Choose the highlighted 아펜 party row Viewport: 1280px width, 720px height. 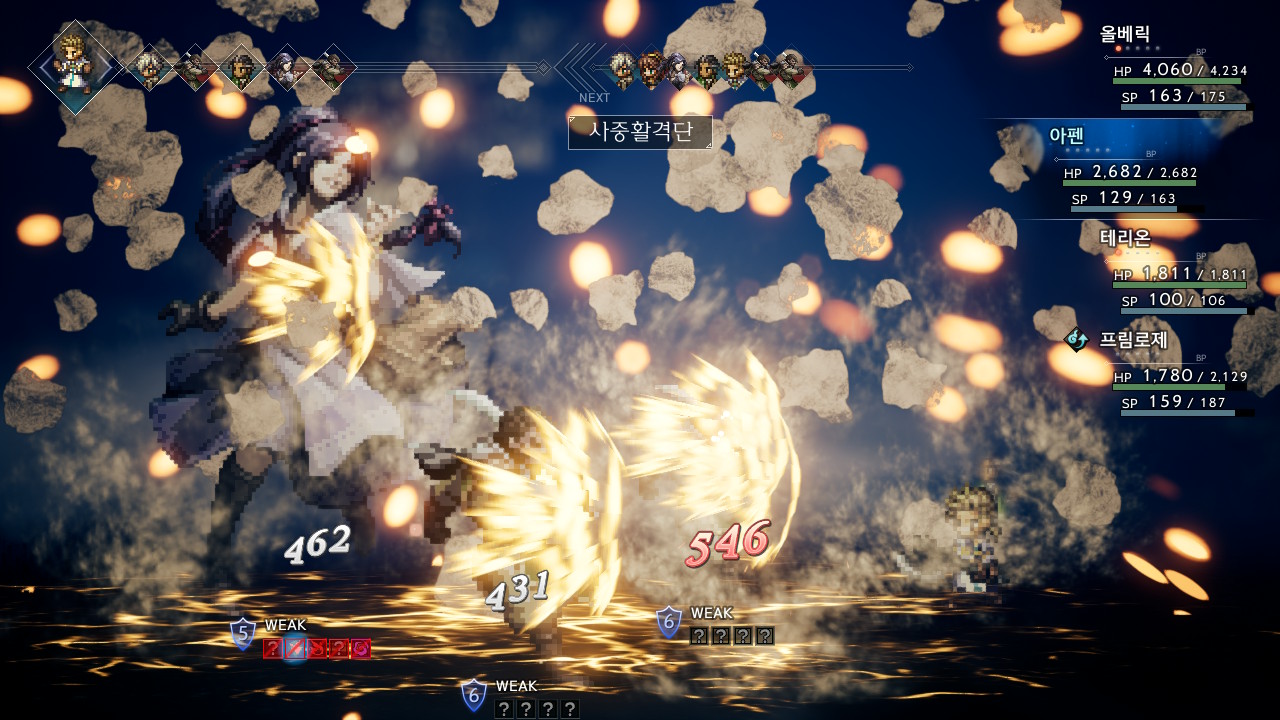(1068, 135)
